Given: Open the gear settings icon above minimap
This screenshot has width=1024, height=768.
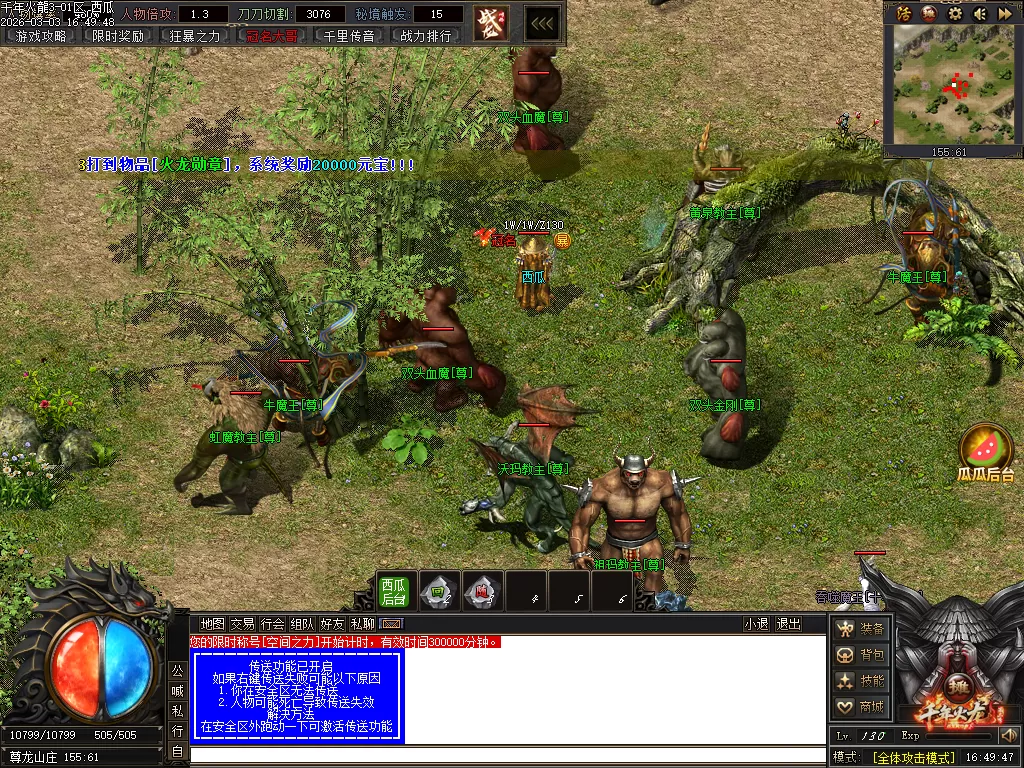Looking at the screenshot, I should point(955,13).
